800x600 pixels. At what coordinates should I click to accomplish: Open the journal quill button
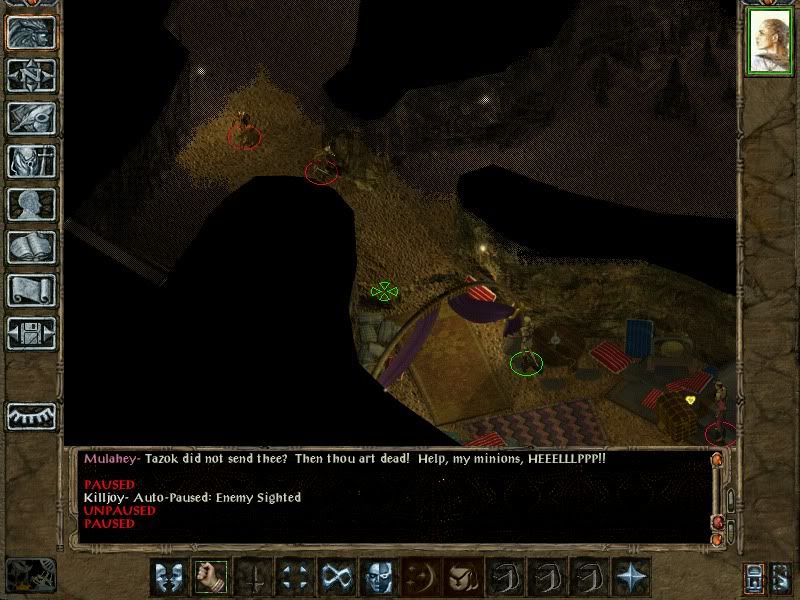tap(32, 119)
